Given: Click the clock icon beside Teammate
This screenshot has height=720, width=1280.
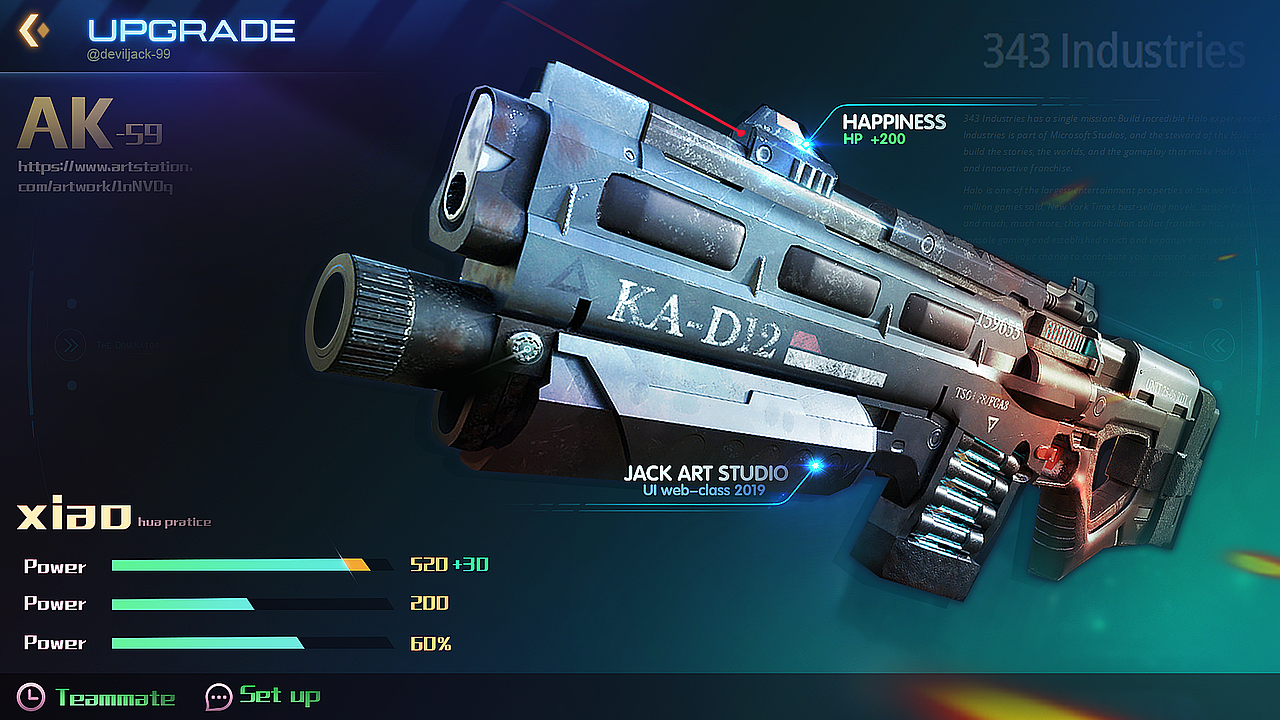Looking at the screenshot, I should pos(31,696).
